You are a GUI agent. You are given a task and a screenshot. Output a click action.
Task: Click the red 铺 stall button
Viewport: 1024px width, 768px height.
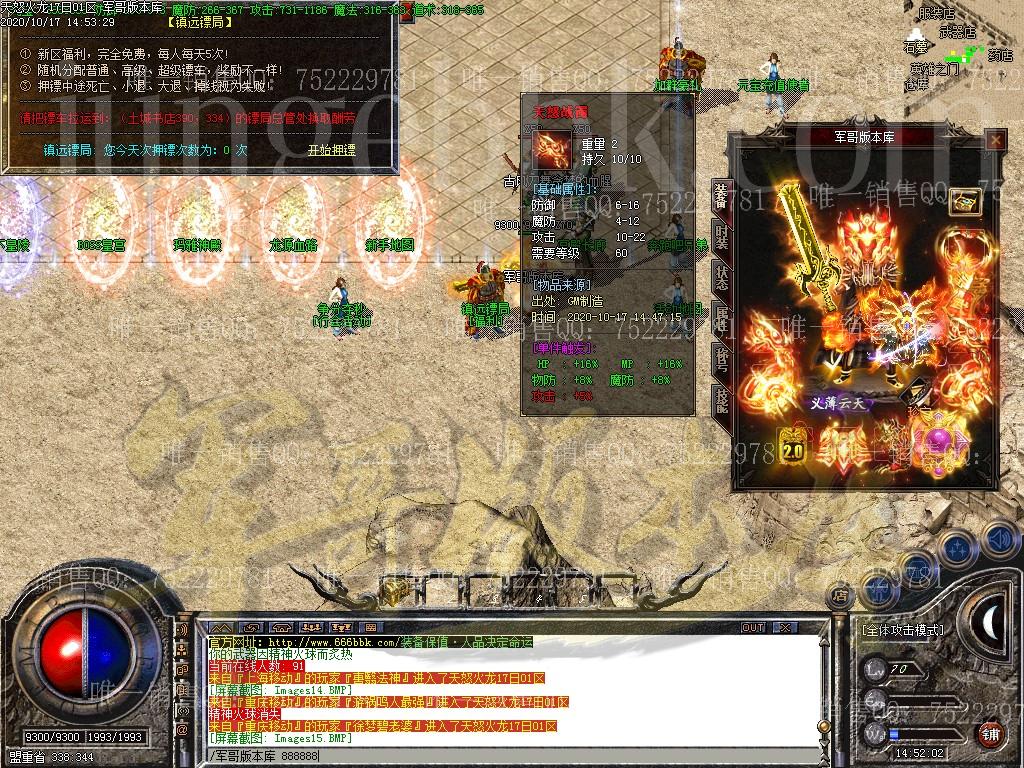pyautogui.click(x=991, y=734)
